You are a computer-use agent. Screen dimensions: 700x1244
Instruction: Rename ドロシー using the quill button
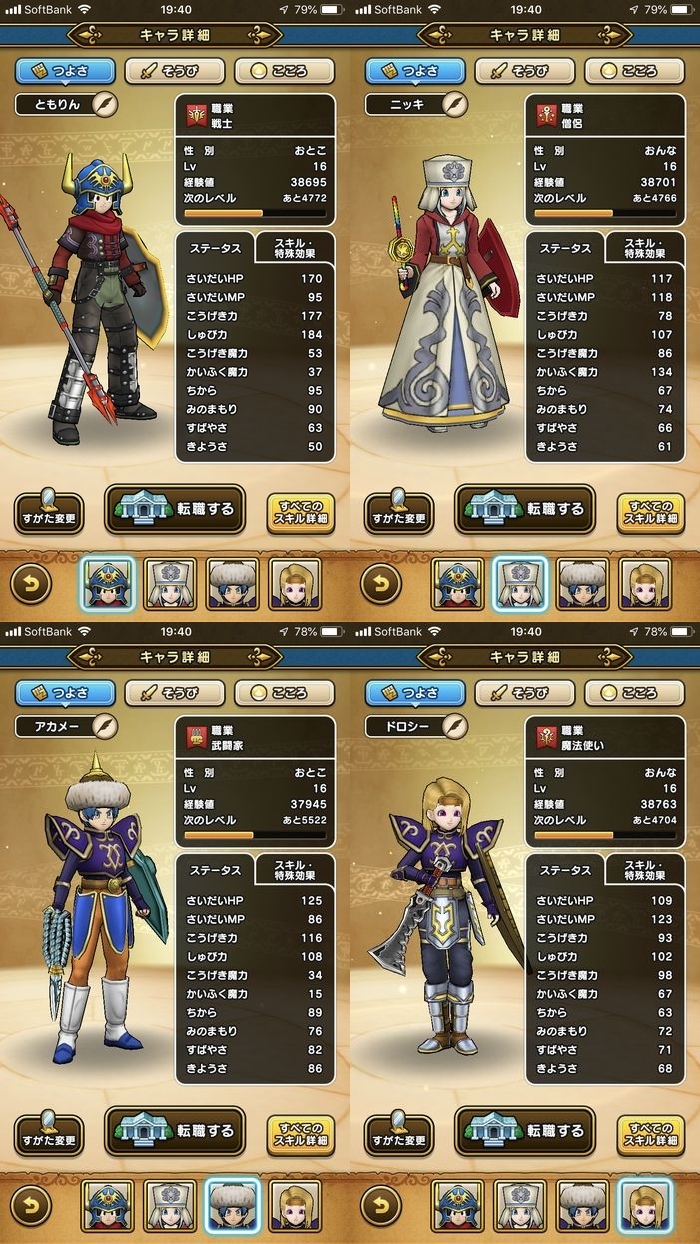tap(454, 725)
